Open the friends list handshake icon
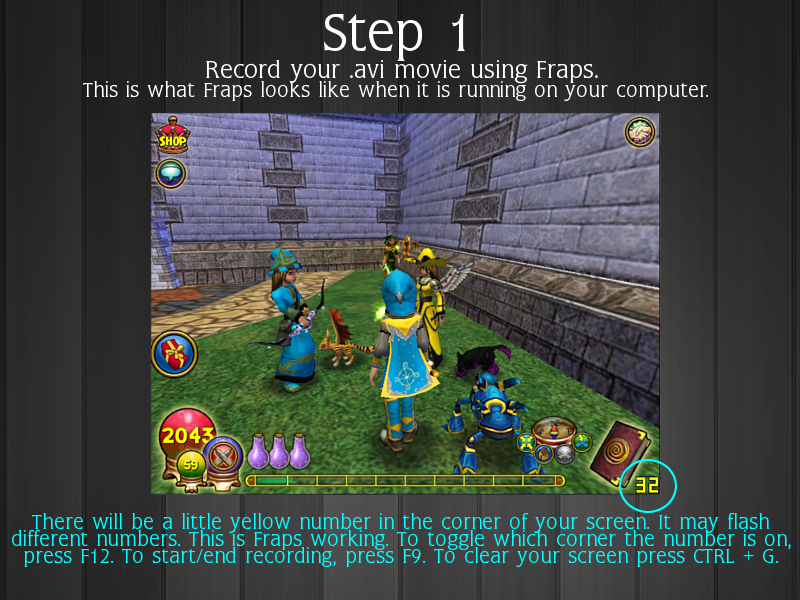The width and height of the screenshot is (800, 600). (640, 131)
